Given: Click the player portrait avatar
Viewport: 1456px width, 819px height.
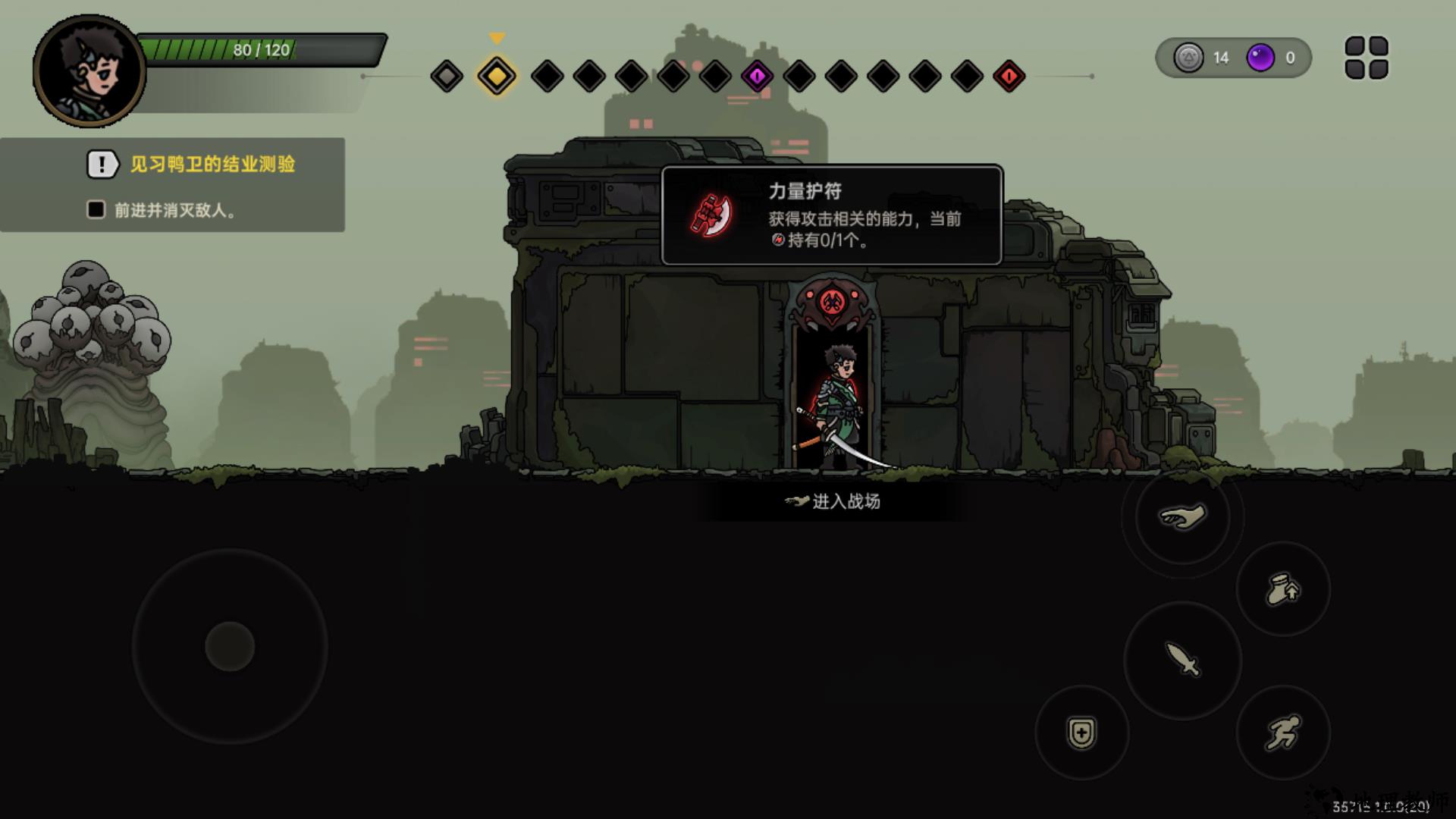Looking at the screenshot, I should (x=89, y=71).
